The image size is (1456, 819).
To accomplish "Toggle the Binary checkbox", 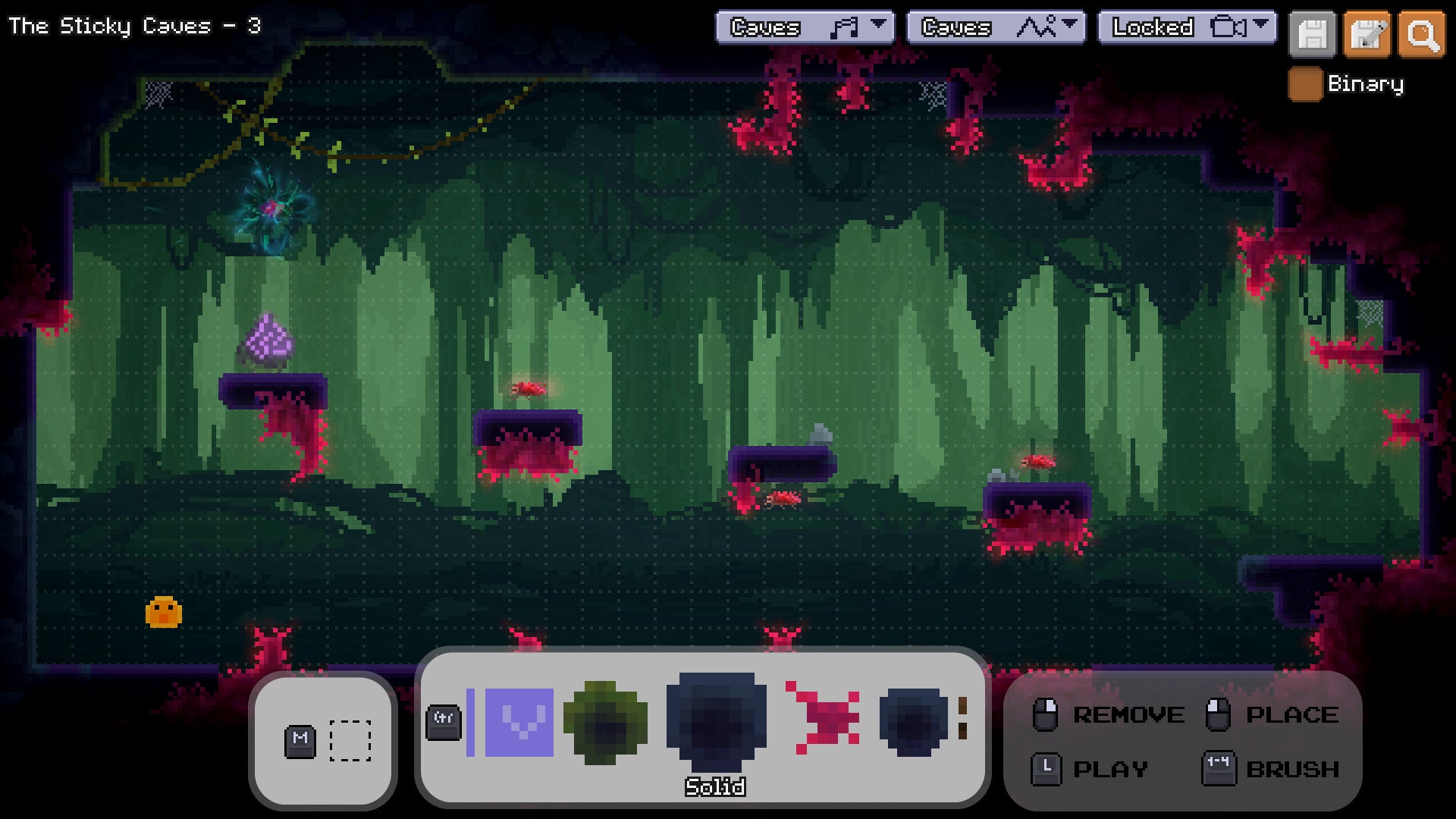I will (1304, 84).
